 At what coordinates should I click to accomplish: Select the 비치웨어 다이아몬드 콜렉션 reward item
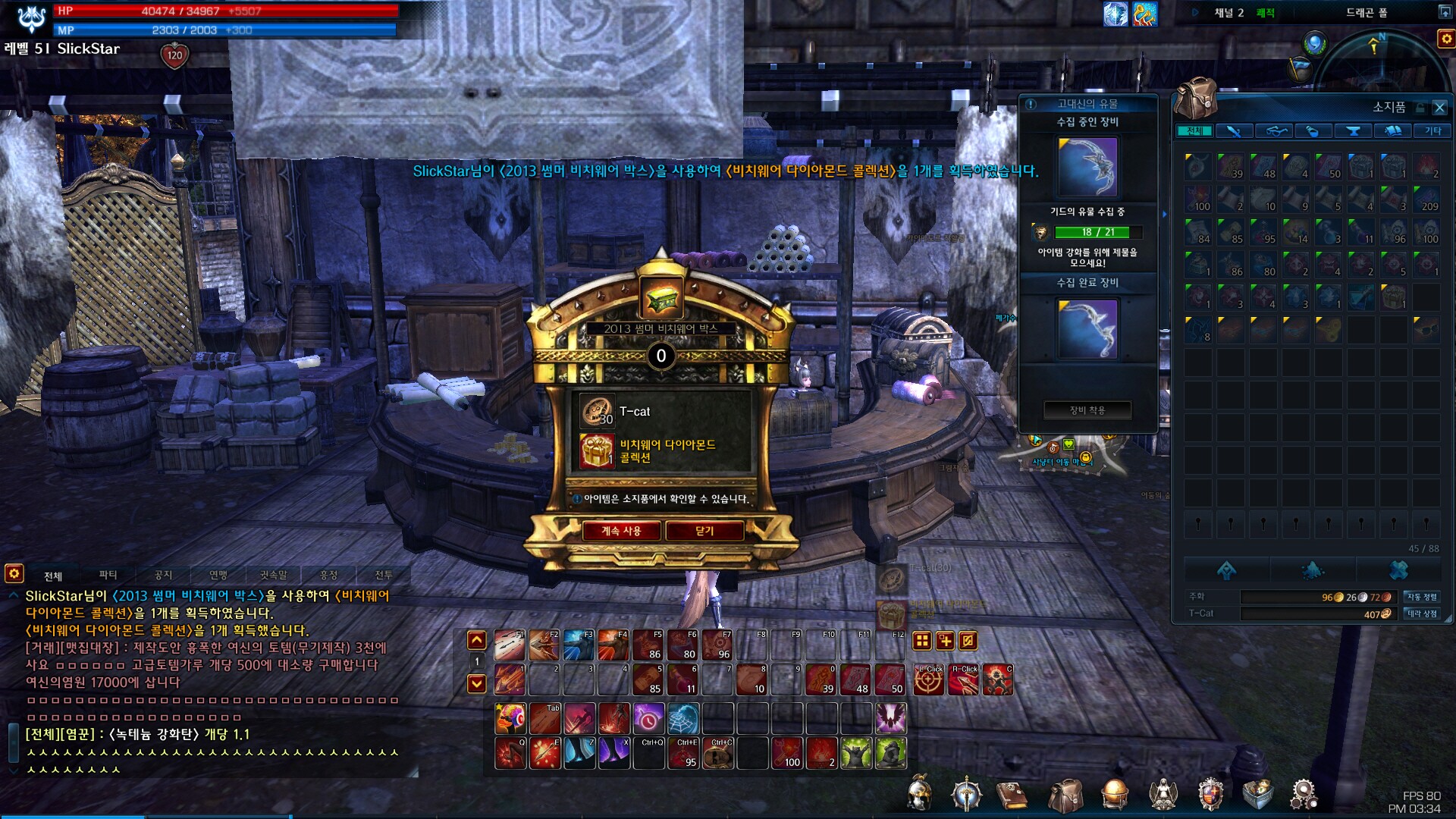[597, 451]
